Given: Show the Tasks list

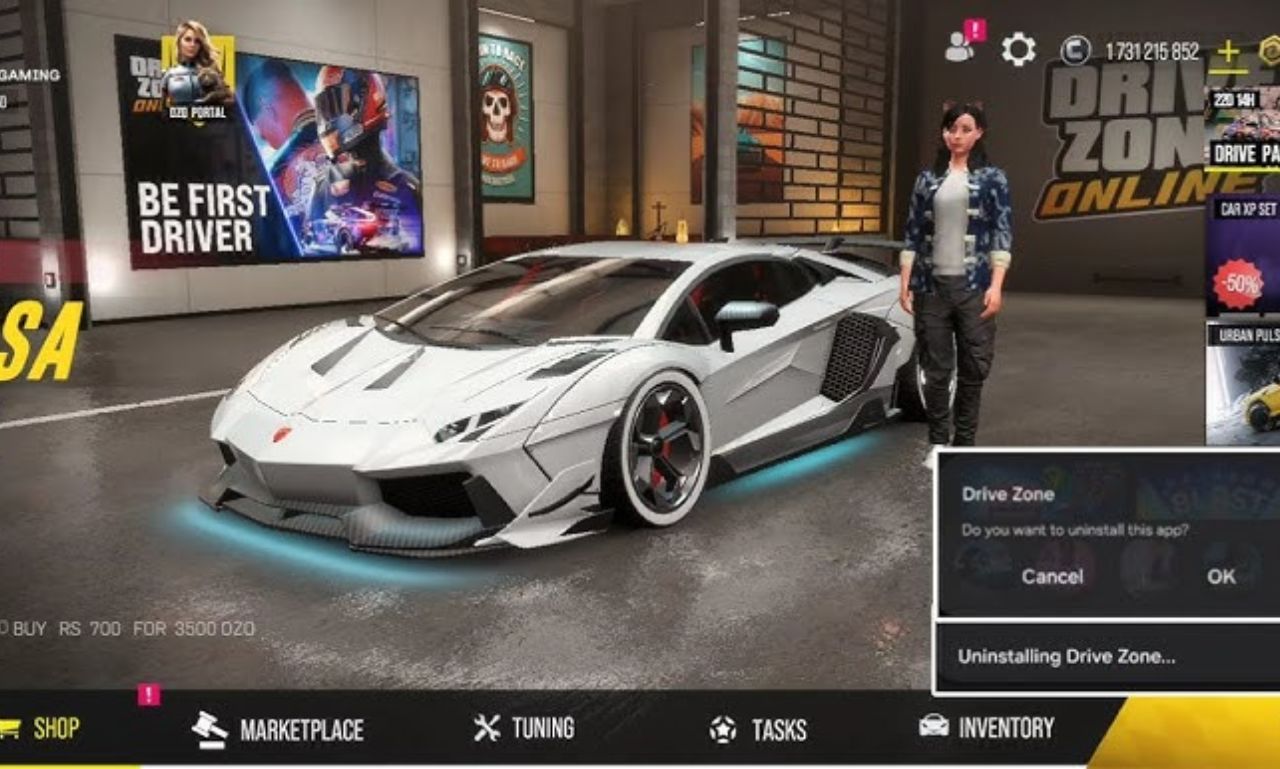Looking at the screenshot, I should 758,729.
